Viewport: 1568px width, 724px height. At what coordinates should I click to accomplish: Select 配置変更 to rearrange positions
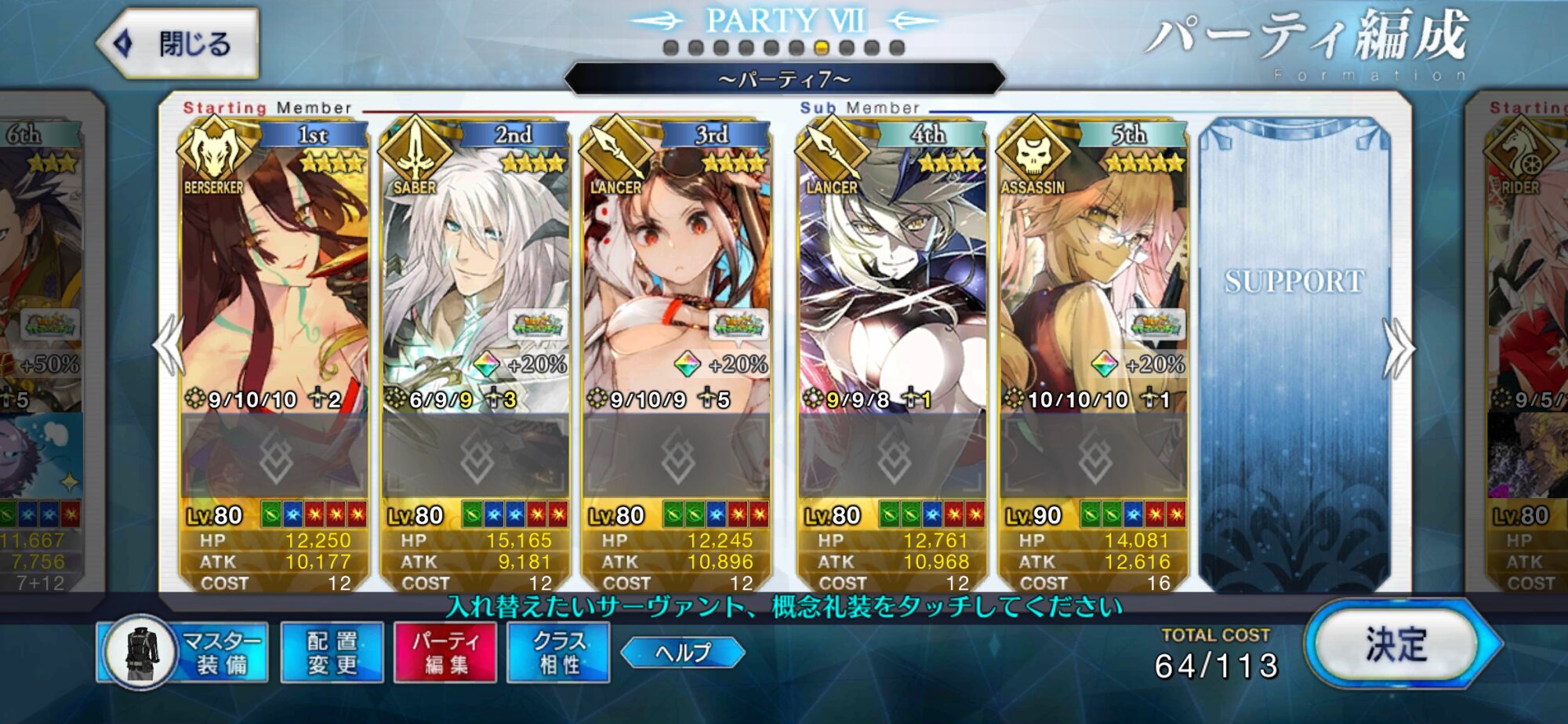click(x=332, y=653)
